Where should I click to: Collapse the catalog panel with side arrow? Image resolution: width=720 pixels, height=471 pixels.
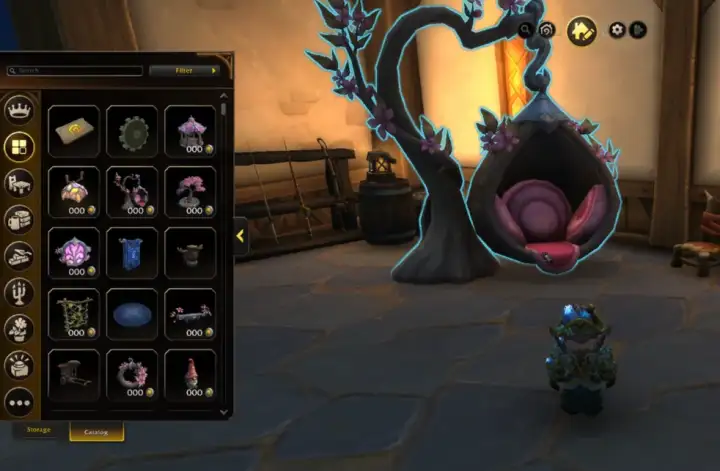tap(240, 237)
